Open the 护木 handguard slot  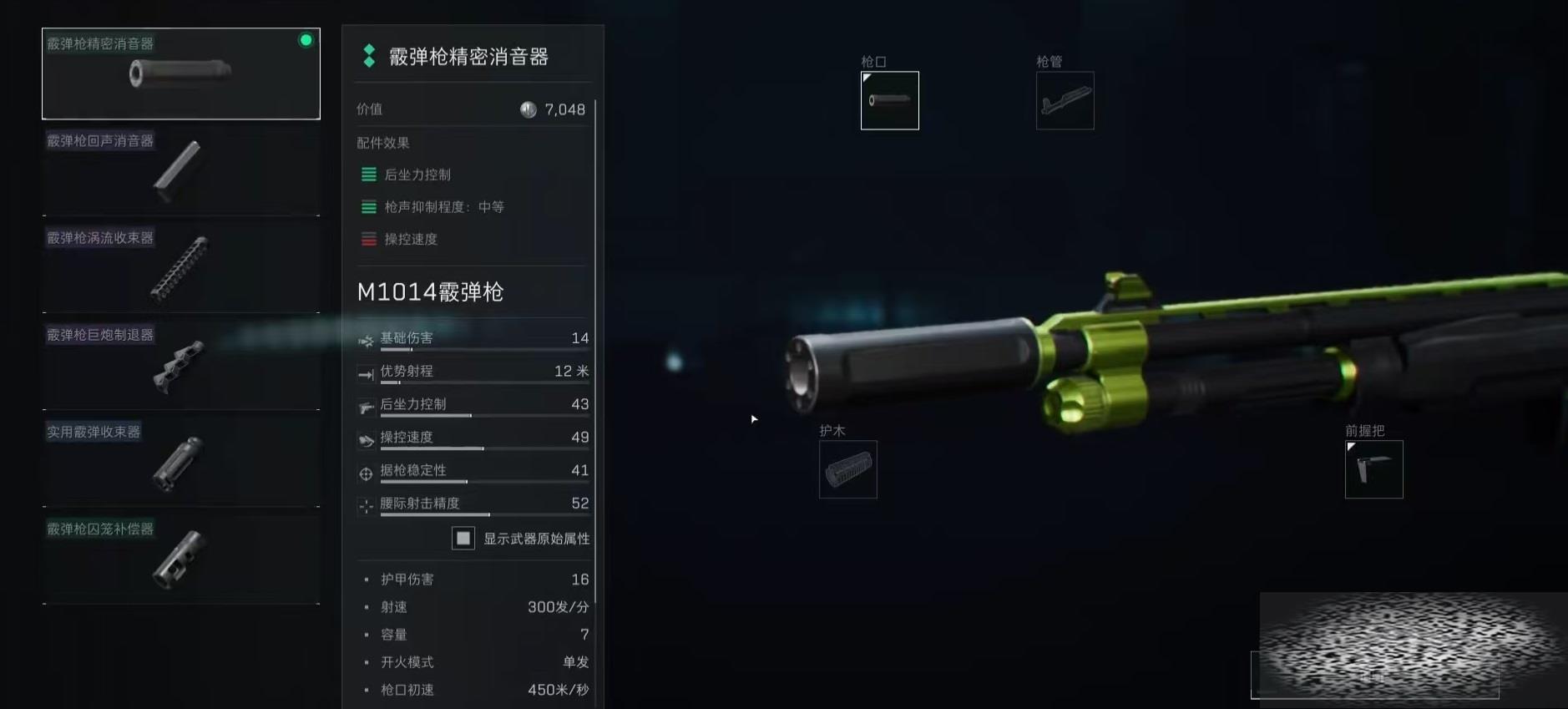pyautogui.click(x=847, y=469)
